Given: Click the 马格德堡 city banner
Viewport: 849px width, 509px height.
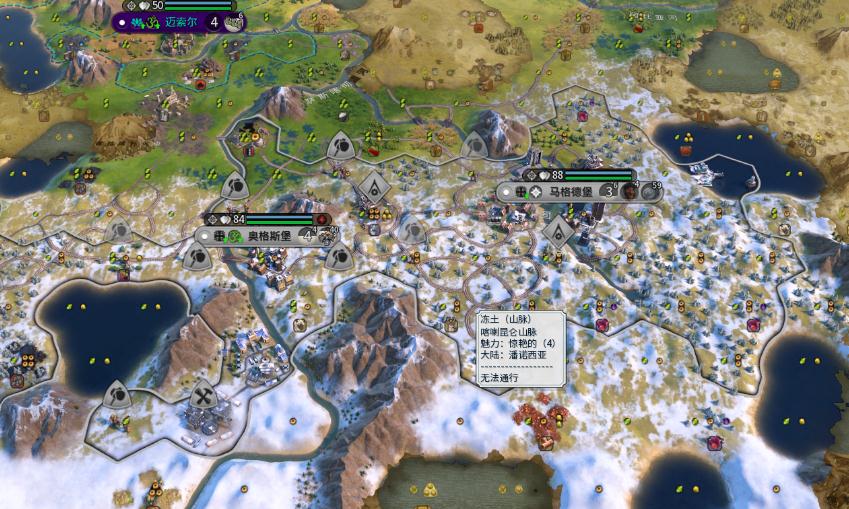Looking at the screenshot, I should (570, 191).
